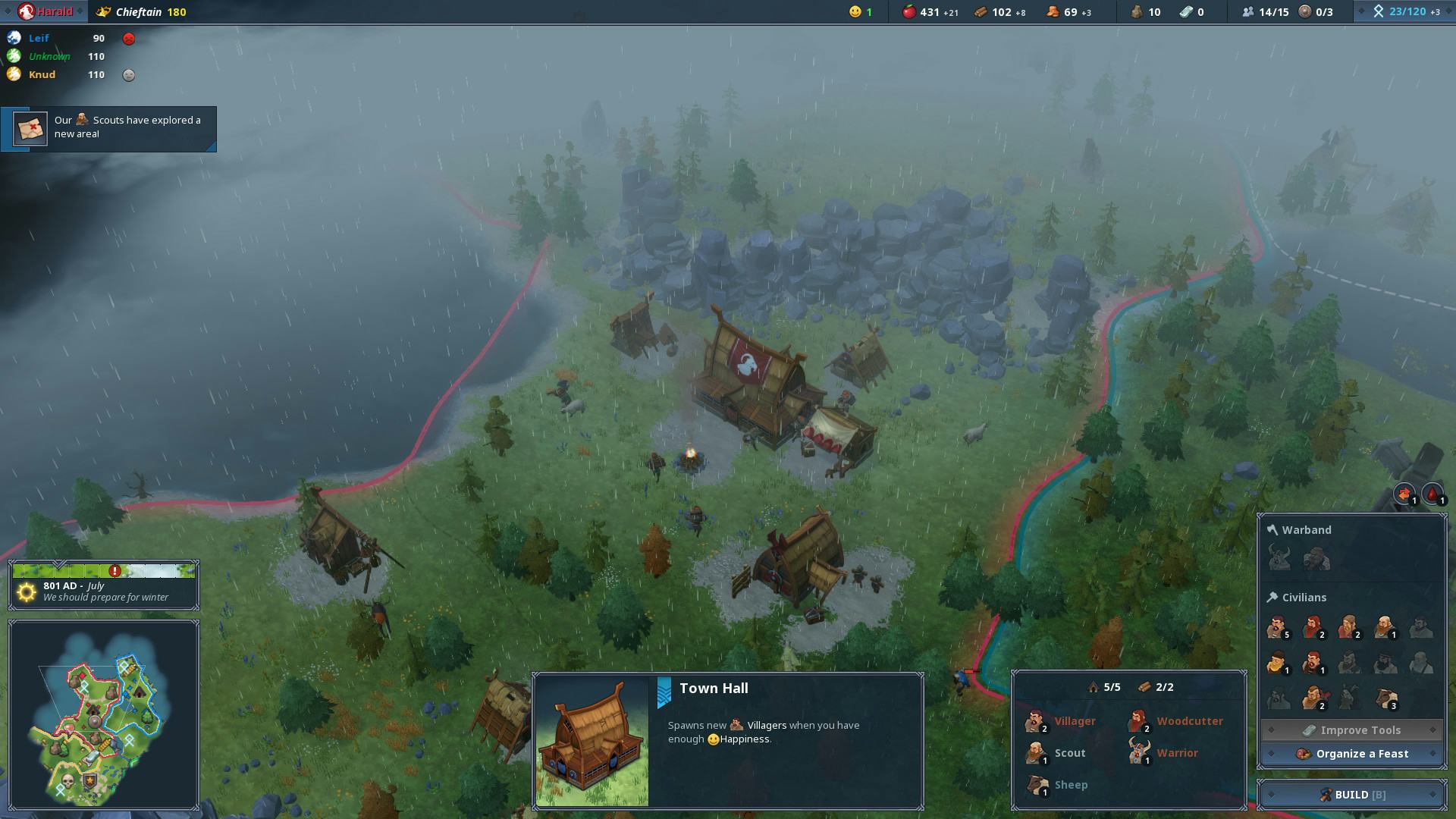Click the Town Hall thumbnail in the info panel
The height and width of the screenshot is (819, 1456).
[x=592, y=739]
